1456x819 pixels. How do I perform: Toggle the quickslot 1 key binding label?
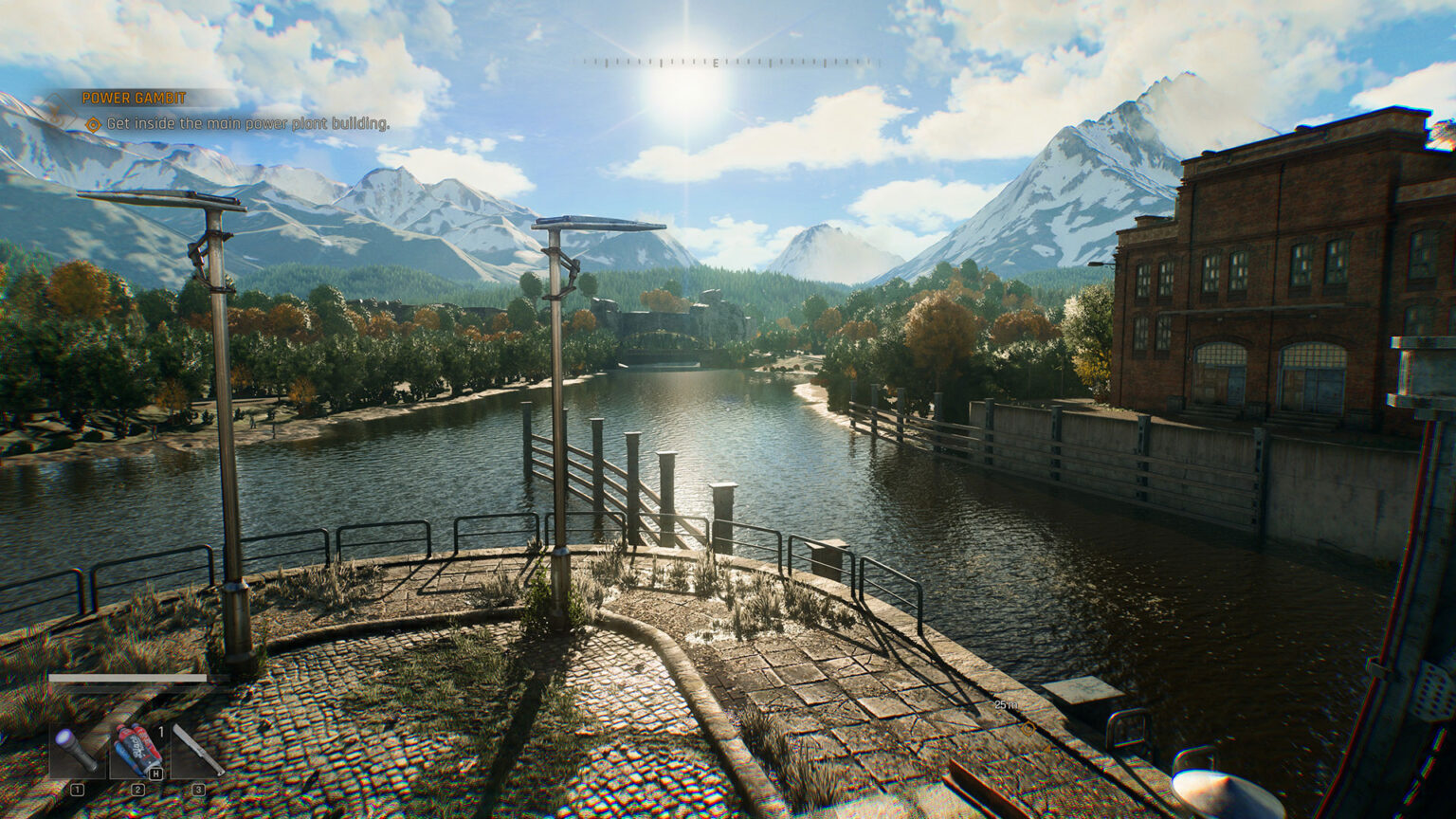tap(78, 789)
